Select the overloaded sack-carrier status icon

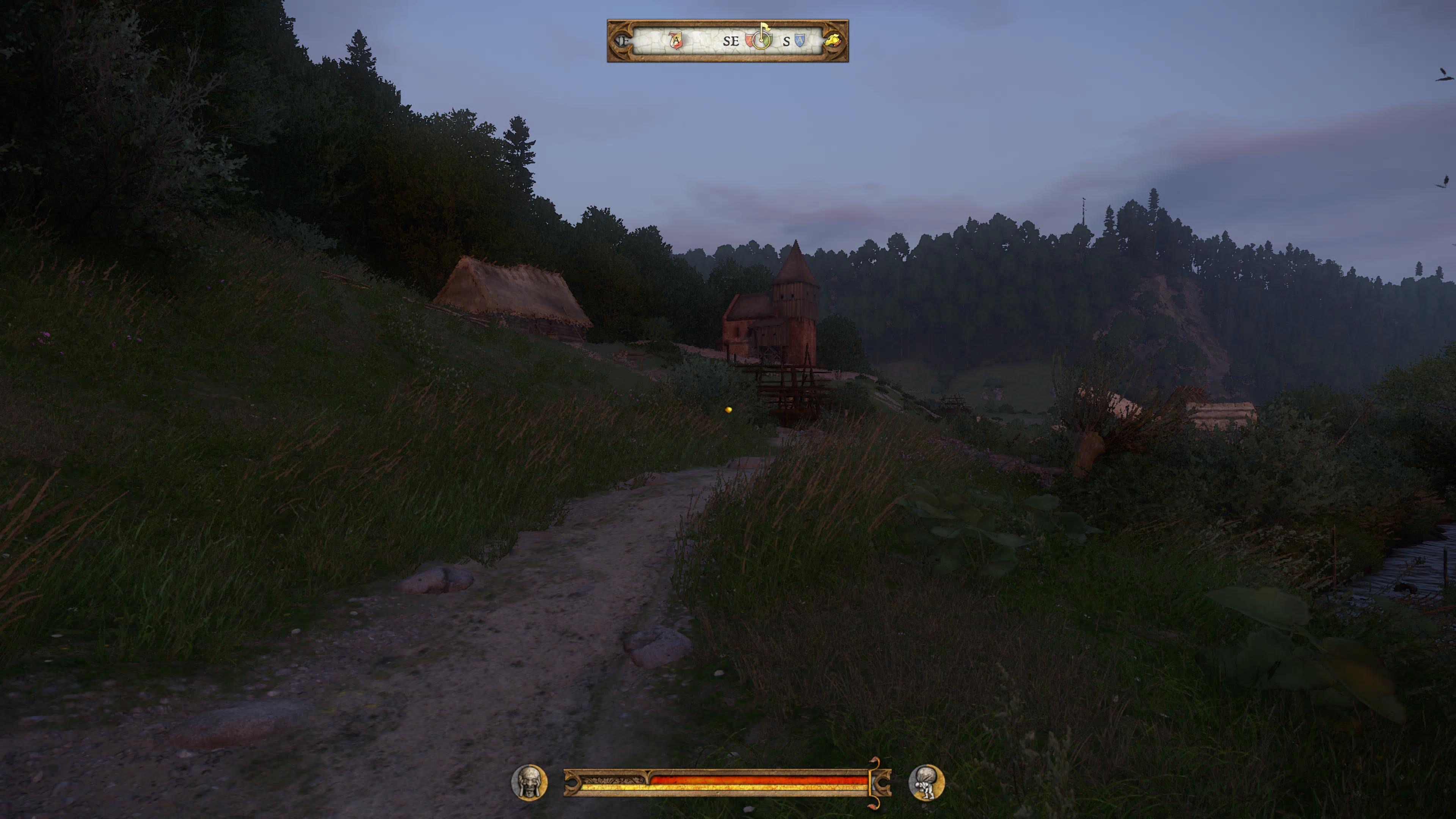926,782
